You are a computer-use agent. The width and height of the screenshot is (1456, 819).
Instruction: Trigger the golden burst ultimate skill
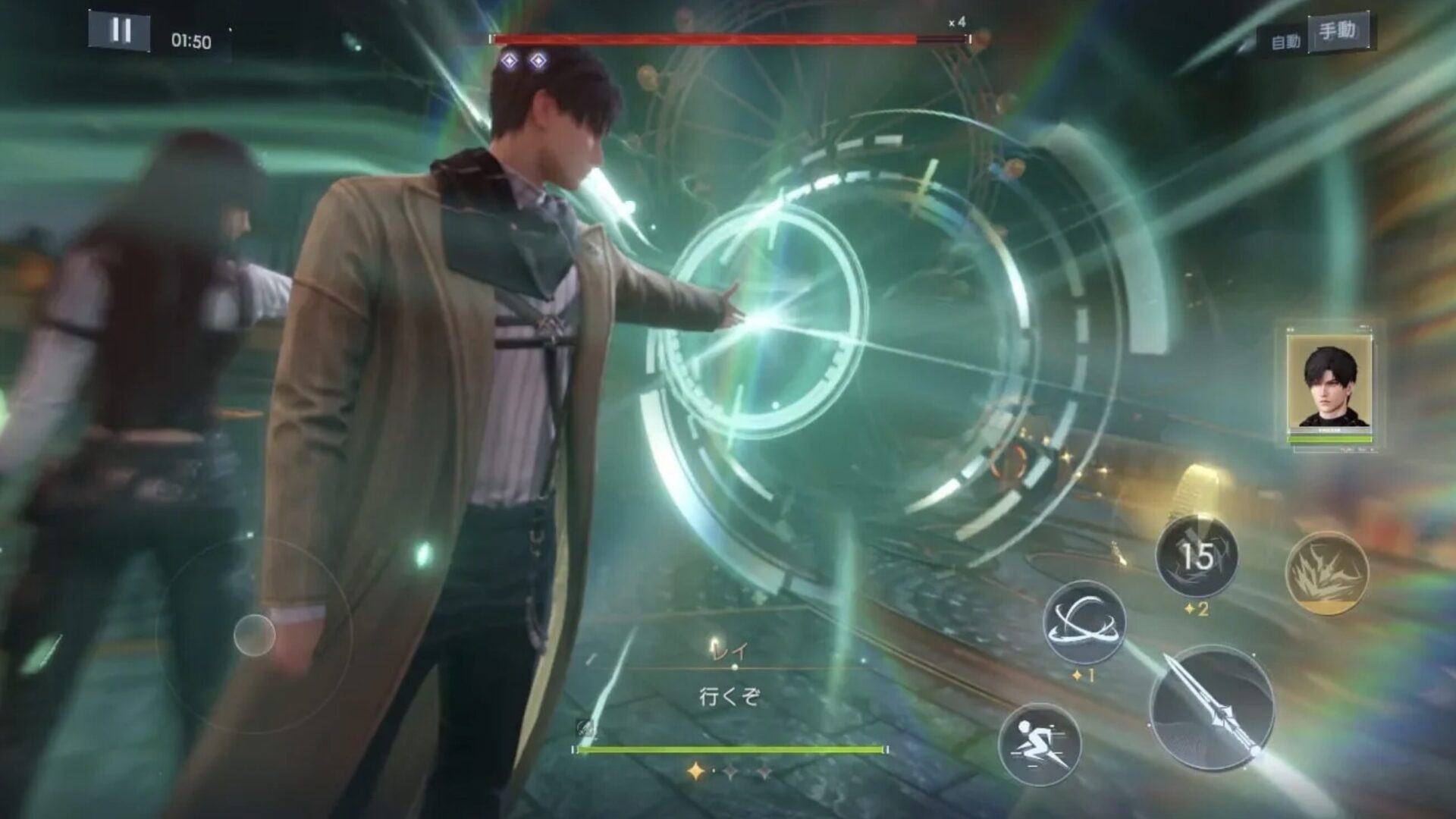(1327, 573)
